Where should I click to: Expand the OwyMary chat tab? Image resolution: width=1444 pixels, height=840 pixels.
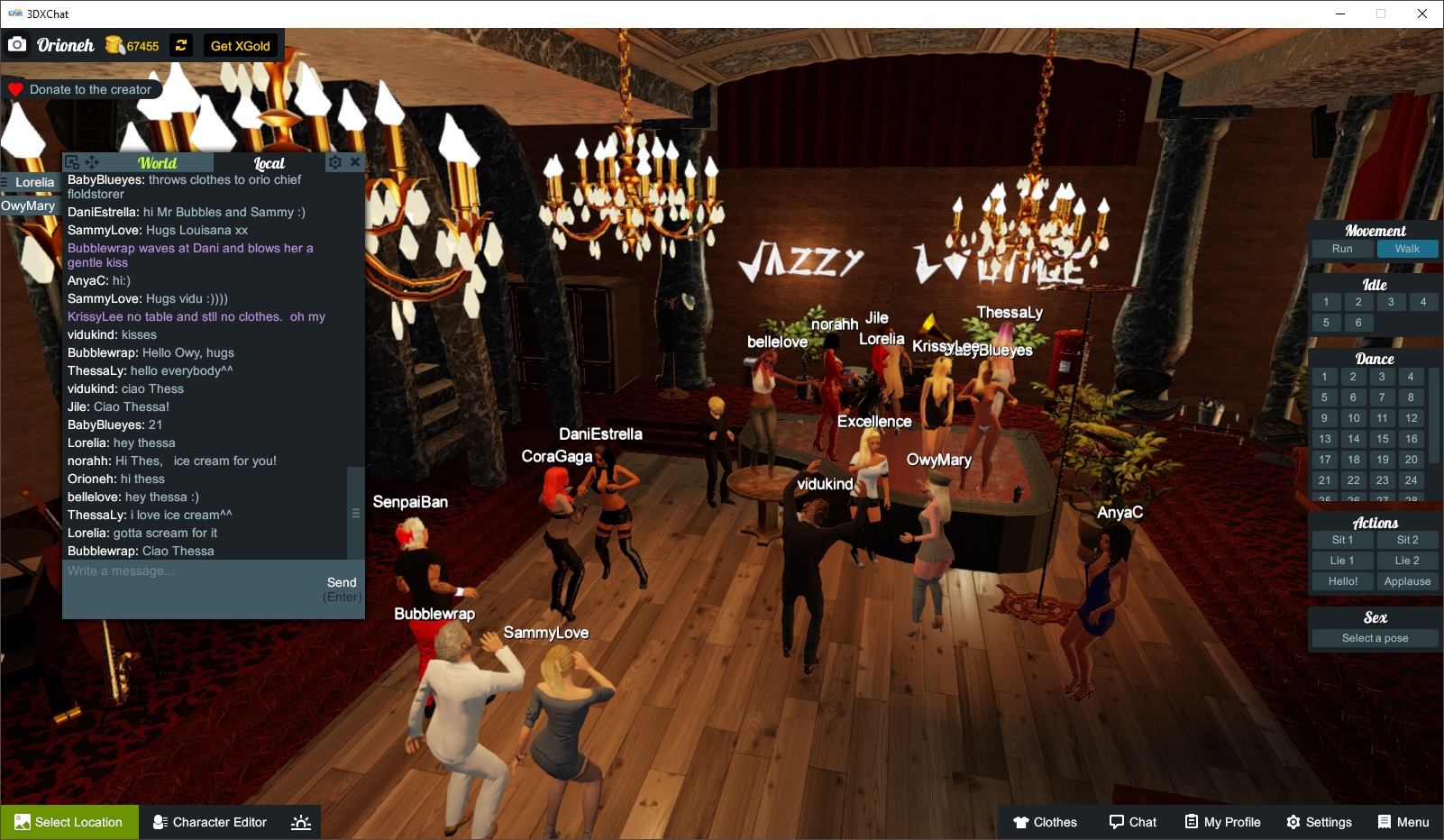29,205
